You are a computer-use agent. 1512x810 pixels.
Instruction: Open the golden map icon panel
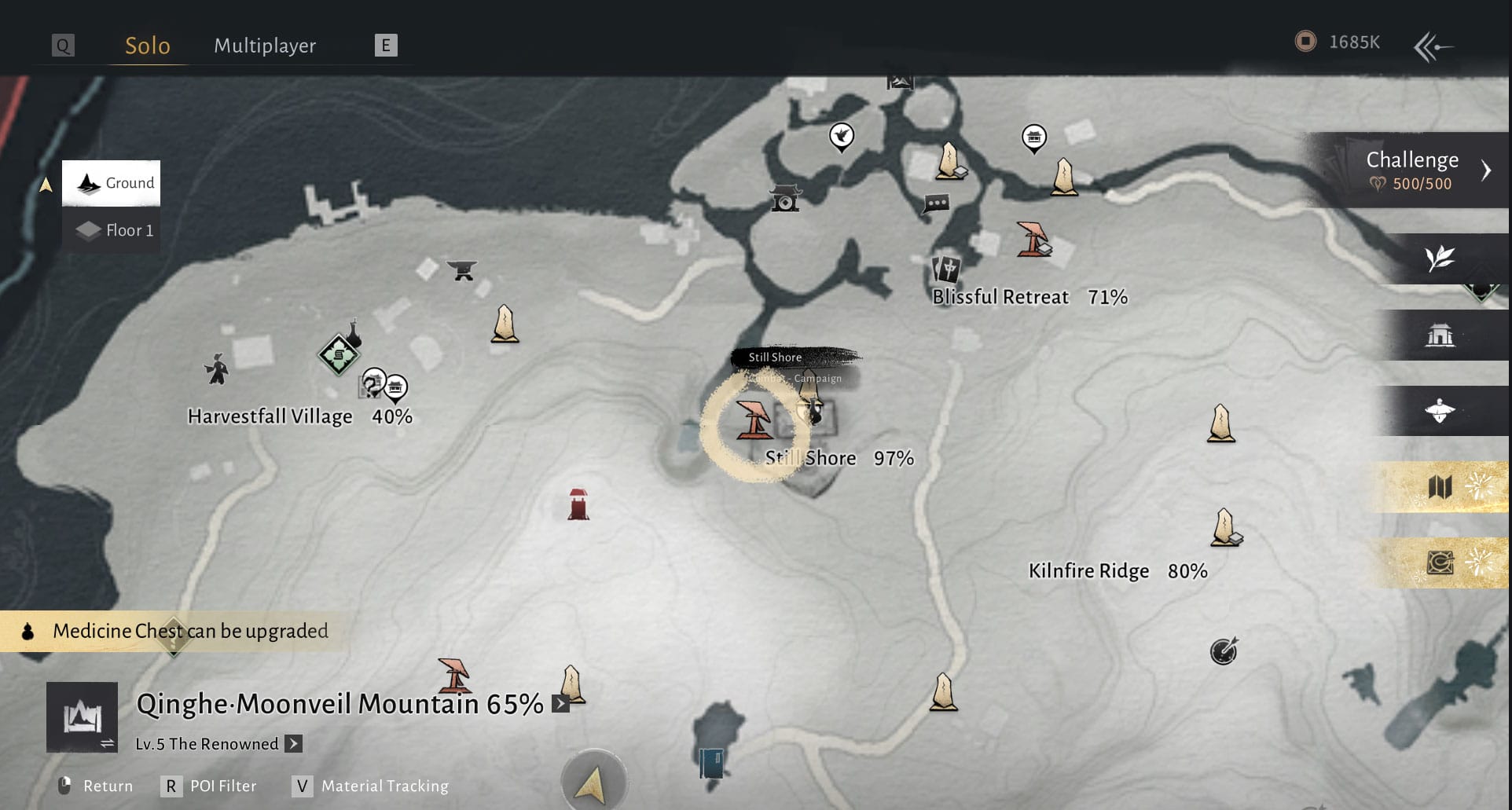(x=1440, y=487)
